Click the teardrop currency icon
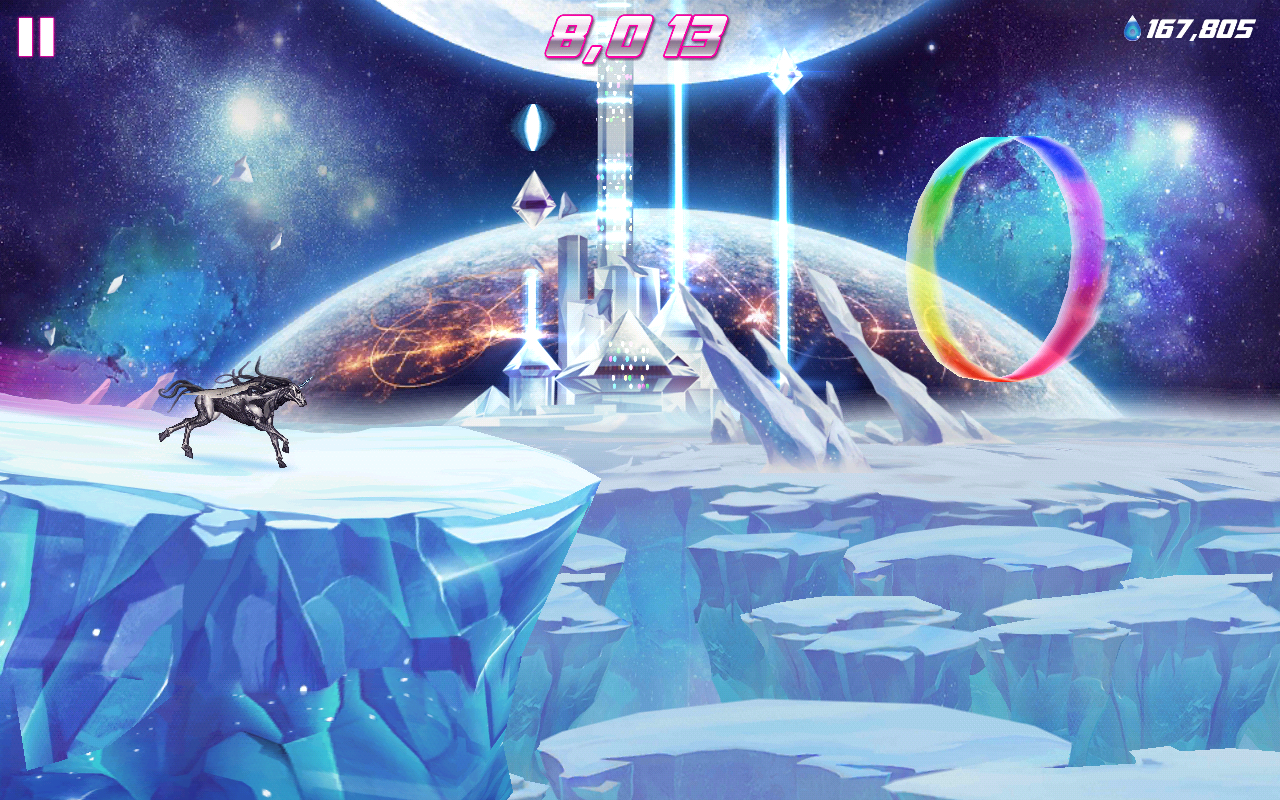Screen dimensions: 1280x800 [1134, 31]
